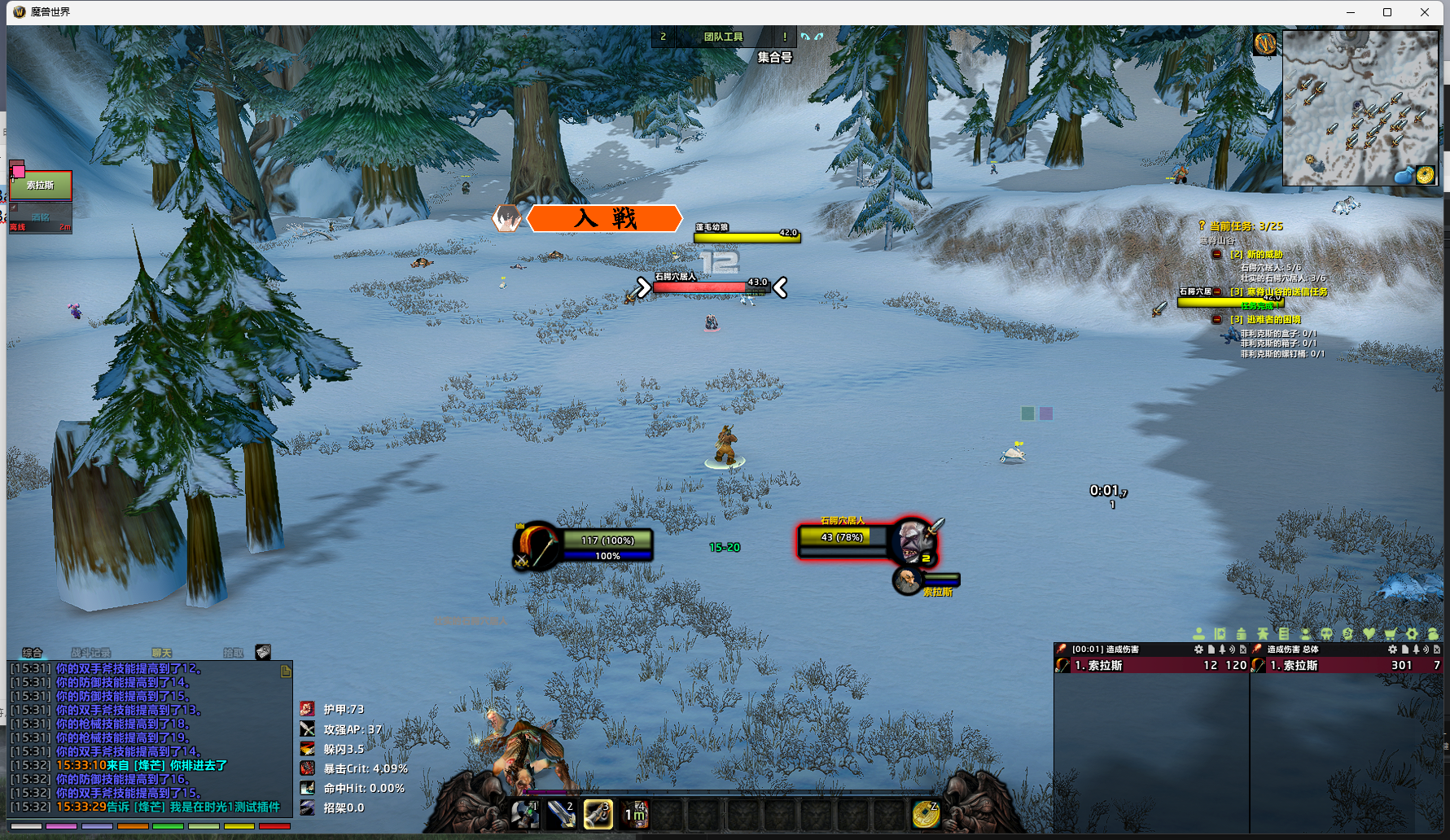The width and height of the screenshot is (1450, 840).
Task: Open the skull icon in the micro menu
Action: click(1326, 633)
